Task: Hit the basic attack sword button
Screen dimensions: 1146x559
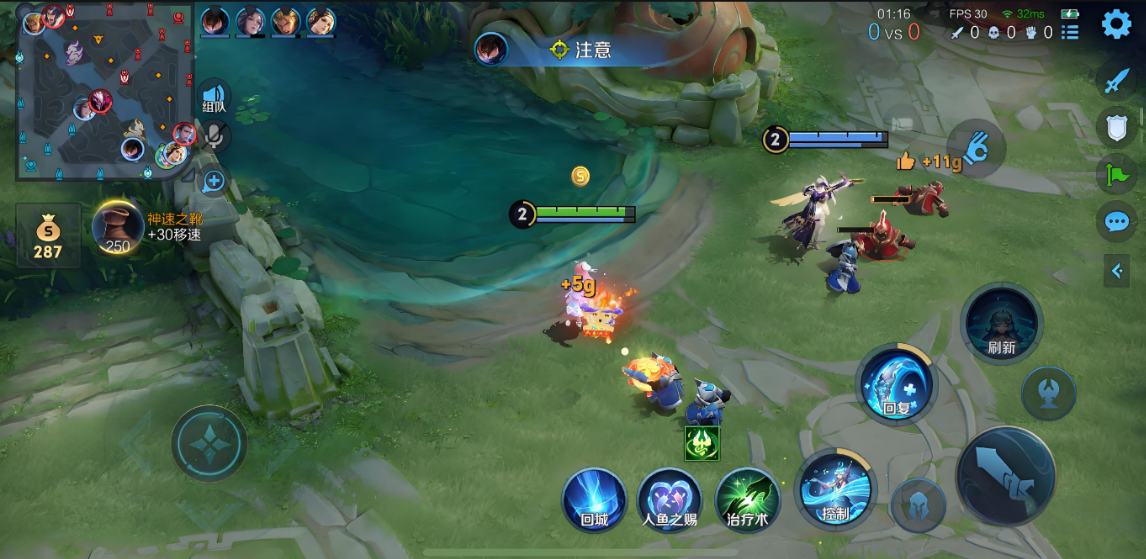Action: (x=1005, y=477)
